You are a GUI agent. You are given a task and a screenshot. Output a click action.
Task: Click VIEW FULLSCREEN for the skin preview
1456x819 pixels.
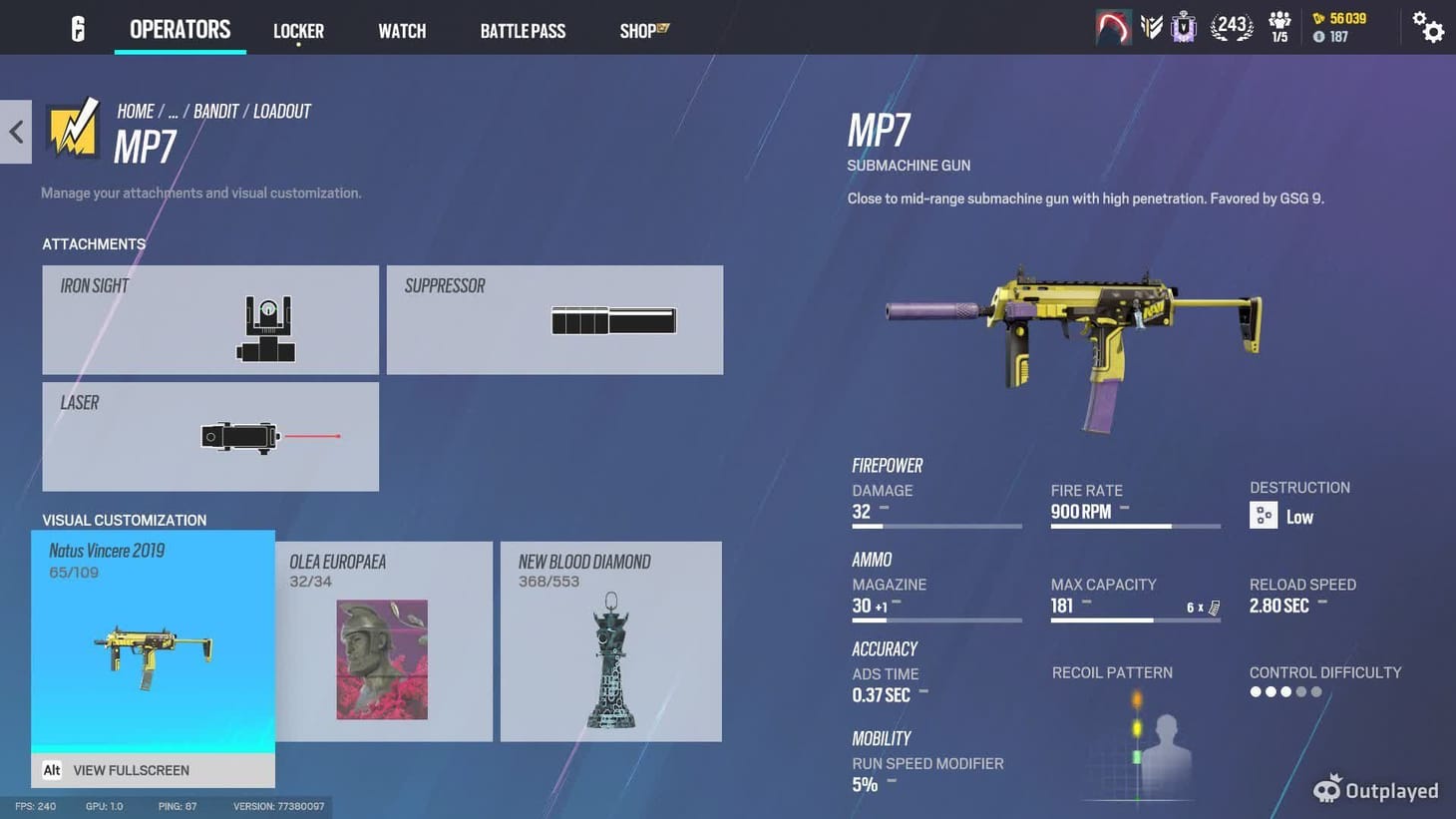(x=132, y=770)
